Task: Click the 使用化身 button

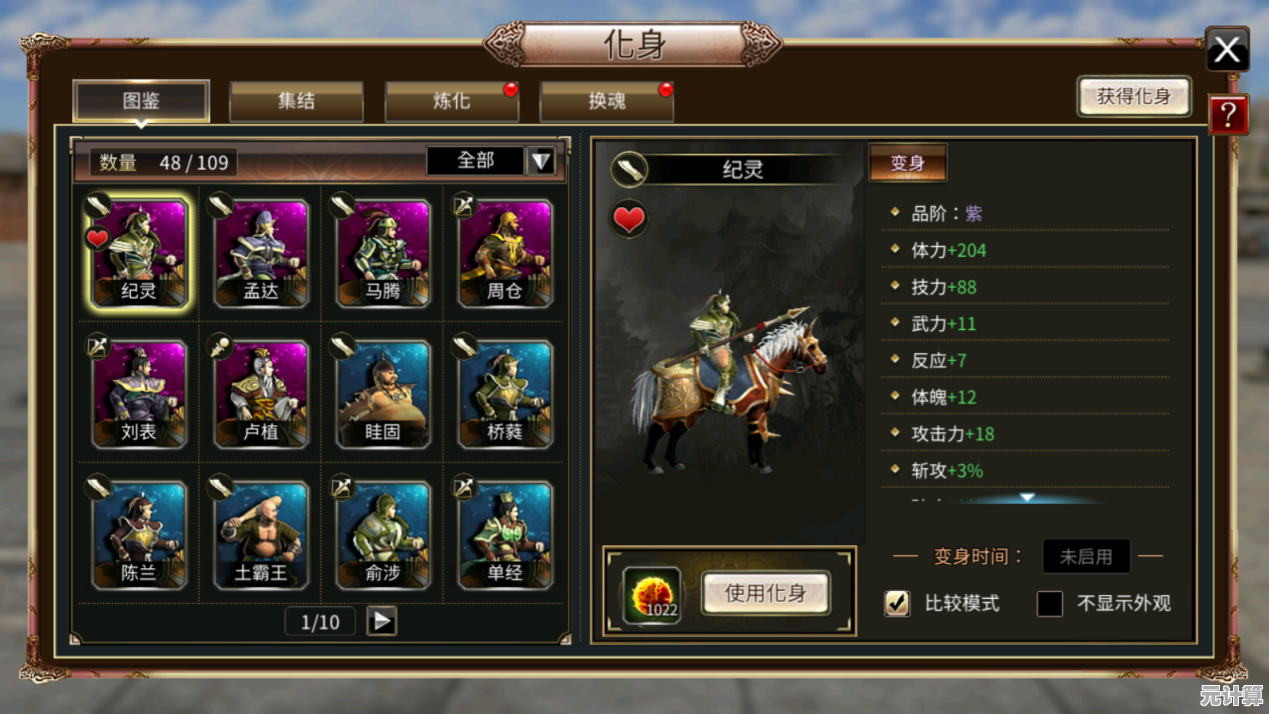Action: tap(765, 593)
